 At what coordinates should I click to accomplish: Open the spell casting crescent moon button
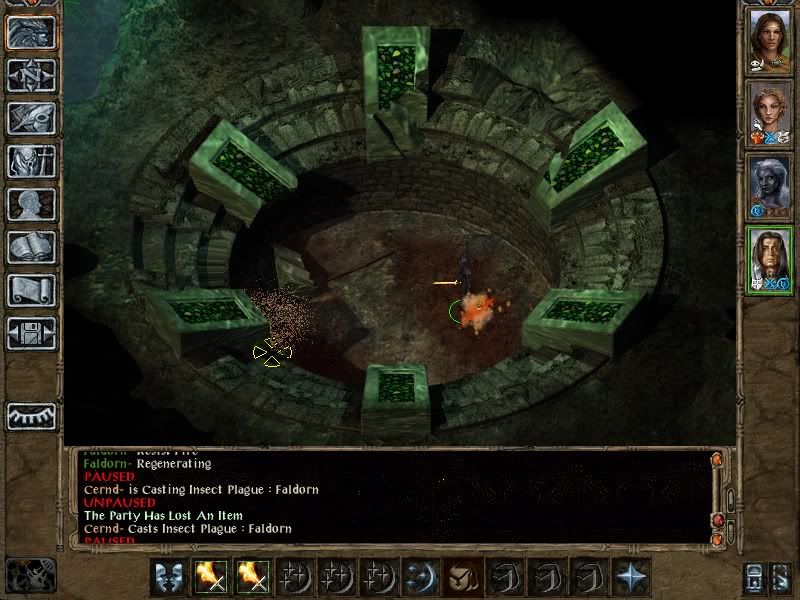(x=418, y=577)
